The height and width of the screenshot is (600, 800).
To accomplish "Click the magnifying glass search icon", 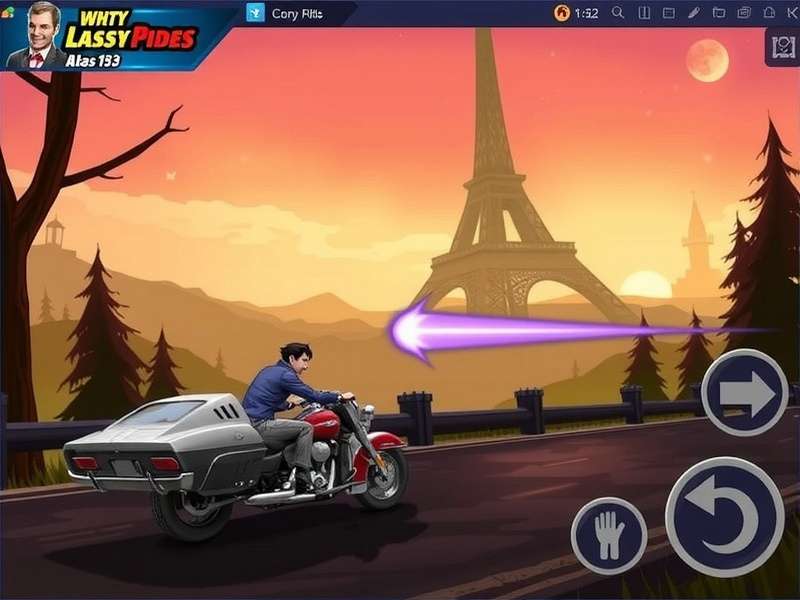I will [x=618, y=13].
